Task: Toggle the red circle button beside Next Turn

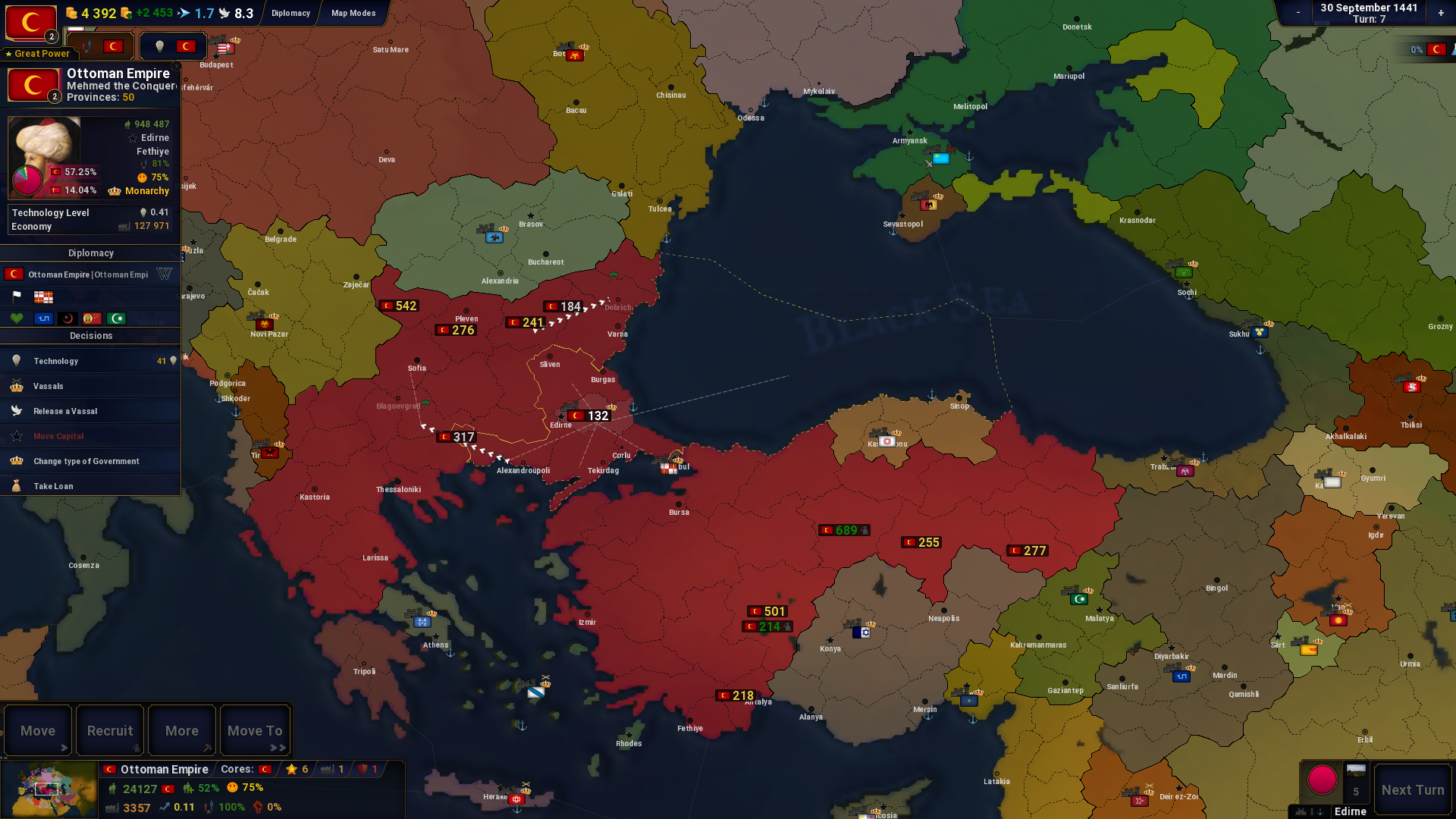Action: click(x=1323, y=779)
